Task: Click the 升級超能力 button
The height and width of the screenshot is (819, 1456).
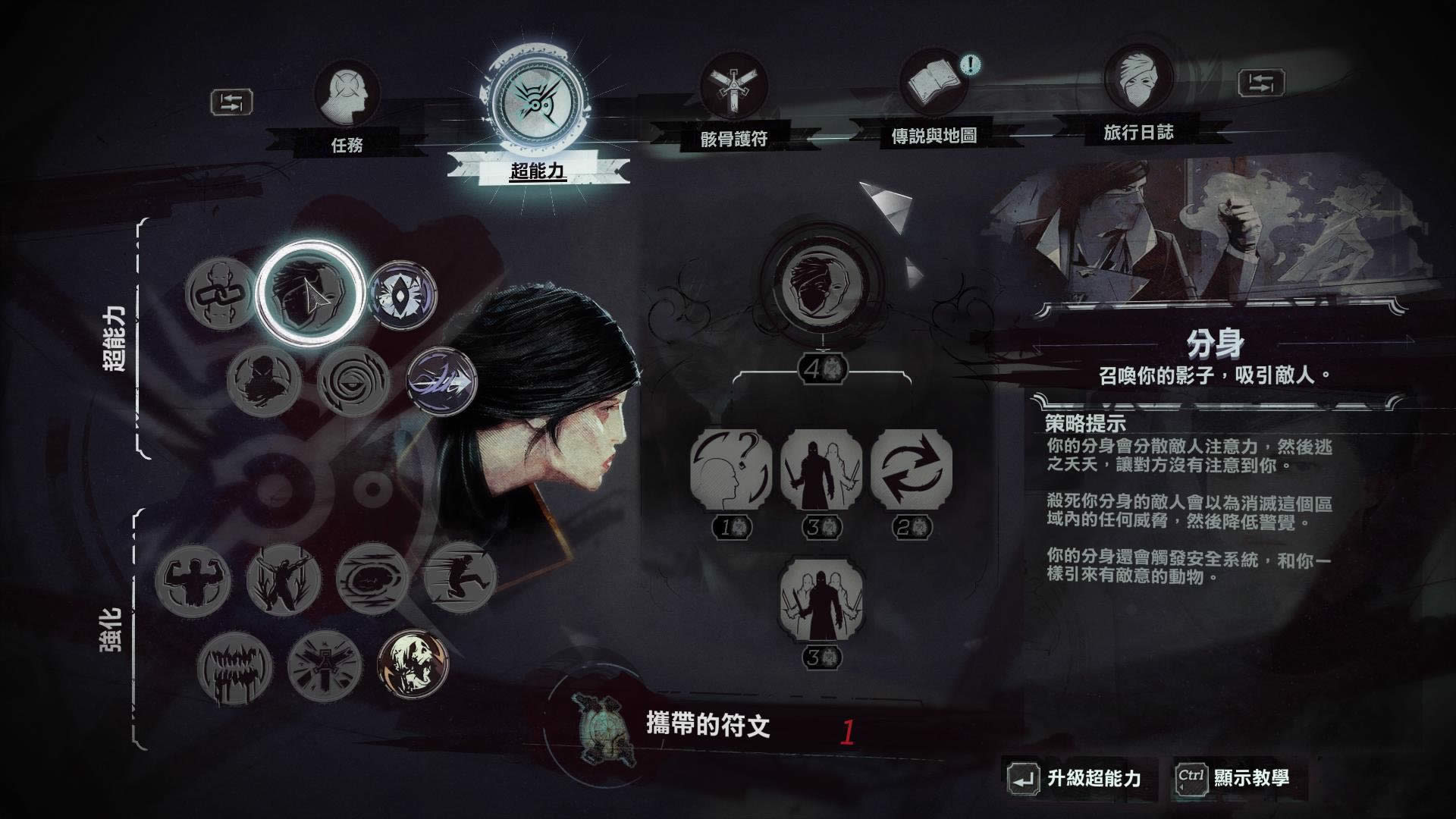Action: pos(1079,778)
